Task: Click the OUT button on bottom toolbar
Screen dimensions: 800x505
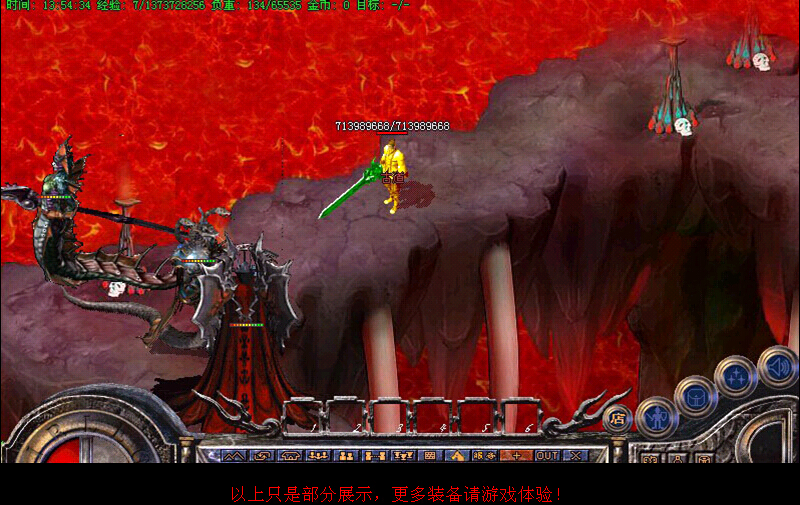Action: point(546,455)
